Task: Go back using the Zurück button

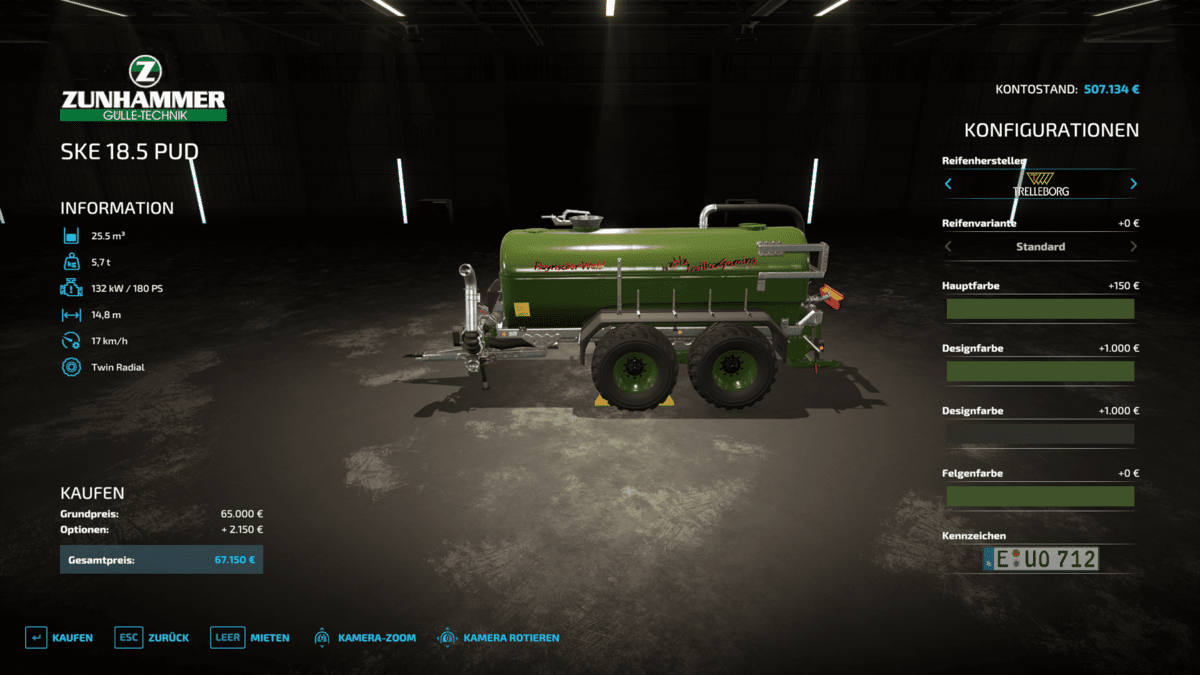Action: coord(153,637)
